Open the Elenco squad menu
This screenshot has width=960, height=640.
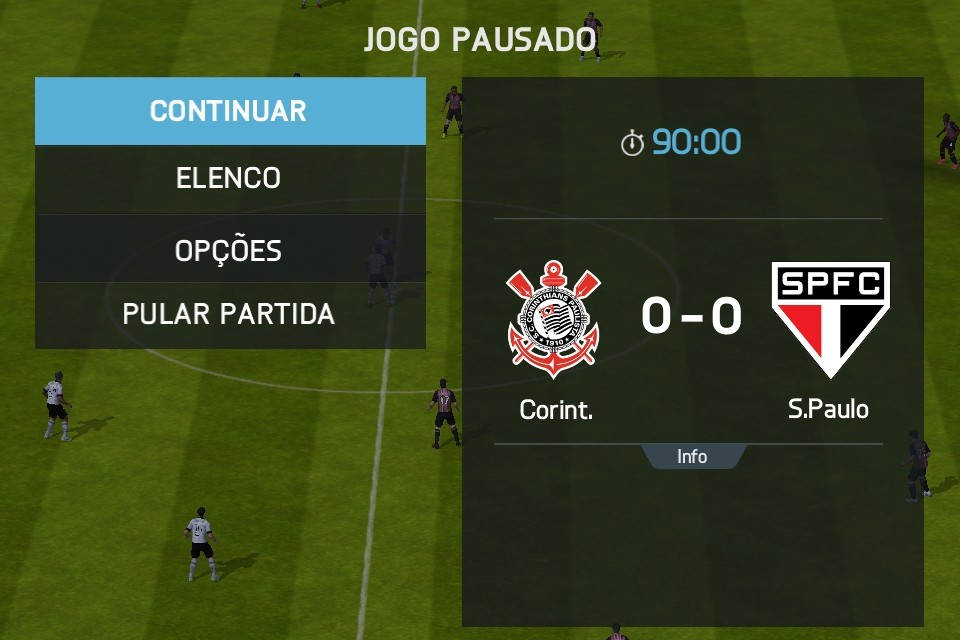coord(229,179)
